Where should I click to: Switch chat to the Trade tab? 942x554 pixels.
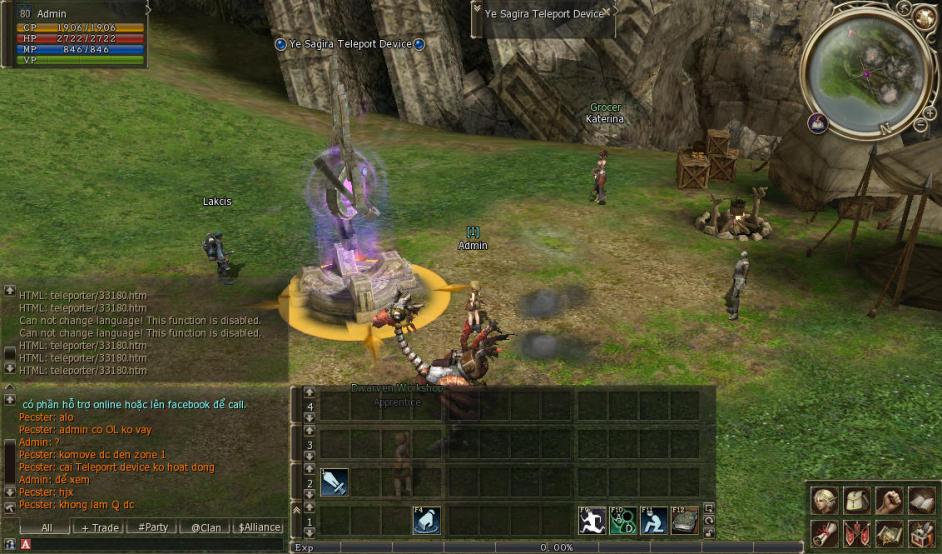point(100,527)
